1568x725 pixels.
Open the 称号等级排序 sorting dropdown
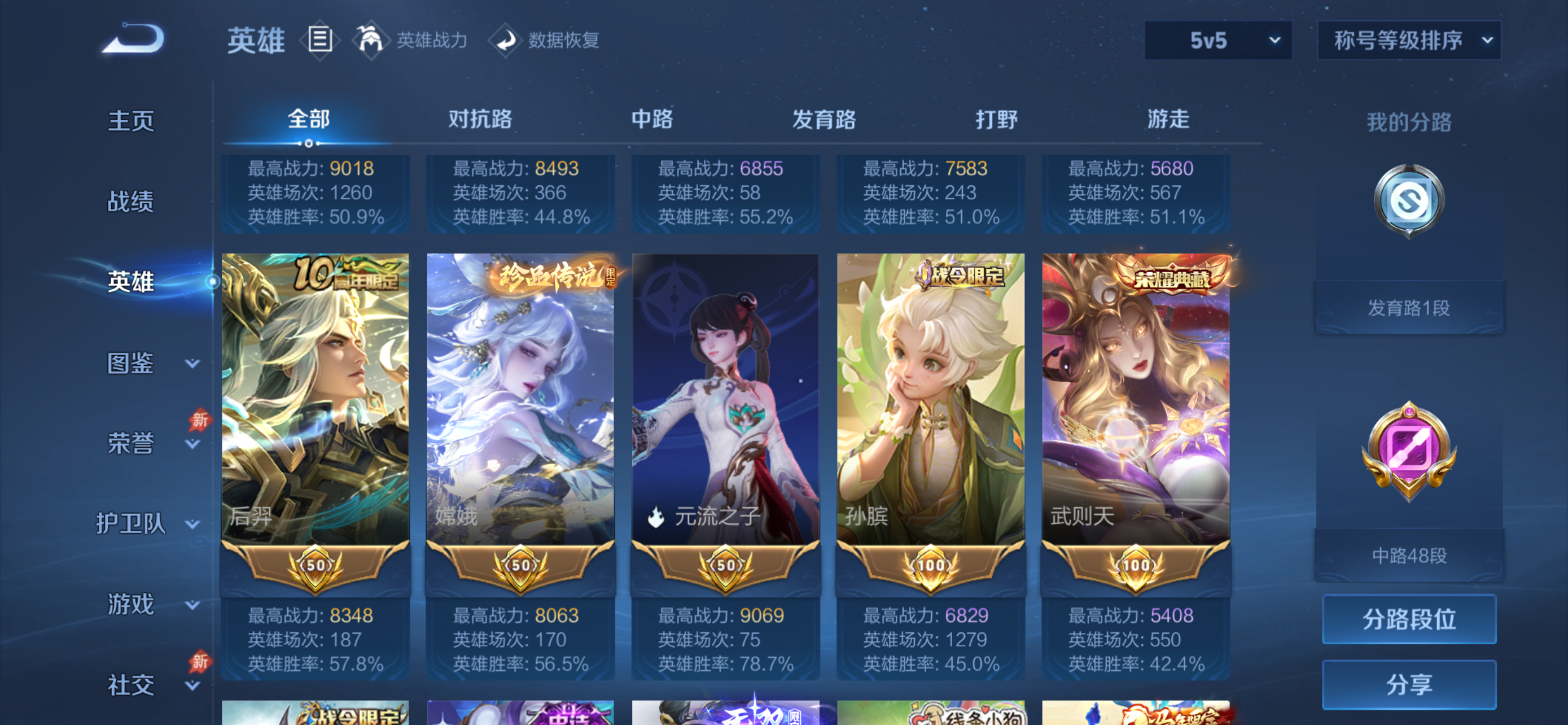pyautogui.click(x=1408, y=41)
